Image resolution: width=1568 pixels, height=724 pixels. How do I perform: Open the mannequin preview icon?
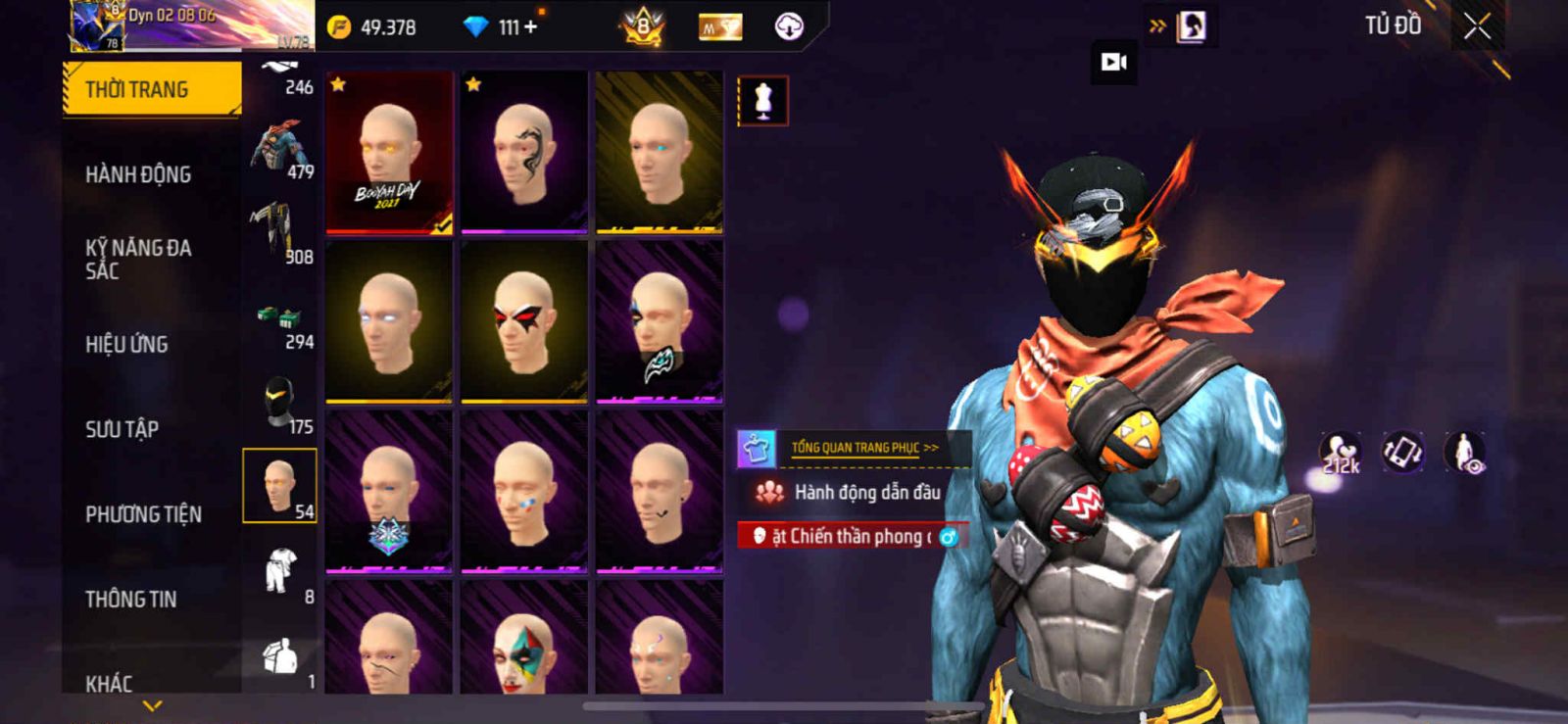click(762, 101)
